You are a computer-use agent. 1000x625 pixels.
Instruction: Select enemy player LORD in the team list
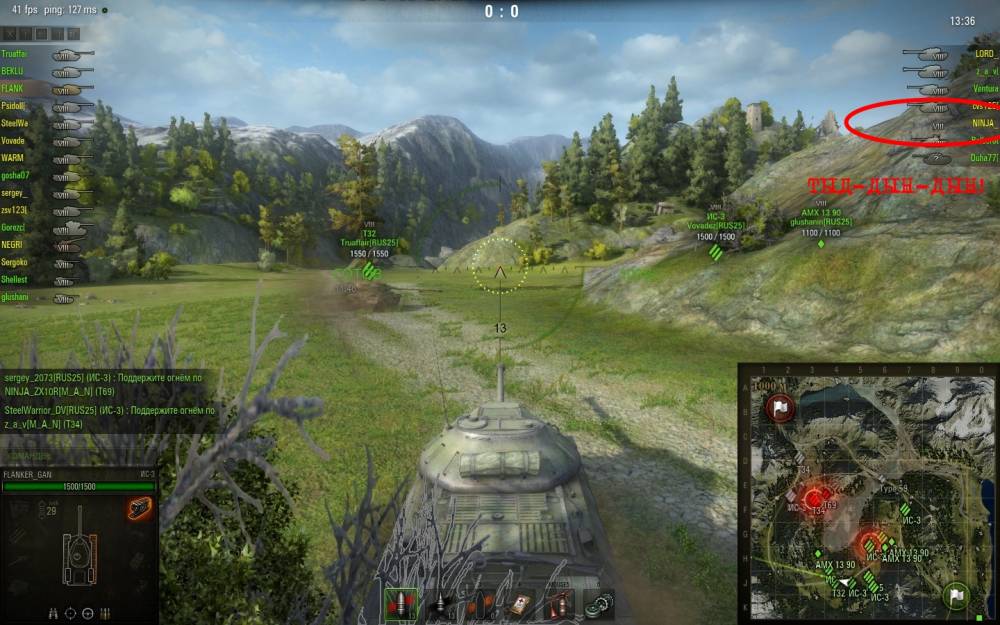pos(984,53)
